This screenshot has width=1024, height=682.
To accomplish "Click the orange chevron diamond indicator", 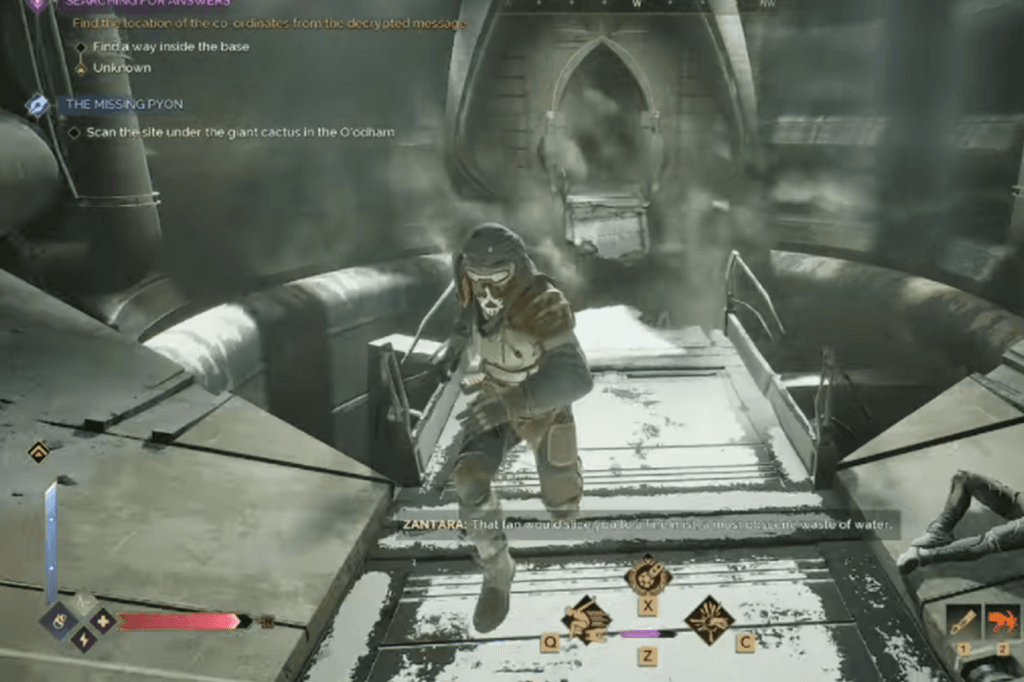I will (x=38, y=452).
